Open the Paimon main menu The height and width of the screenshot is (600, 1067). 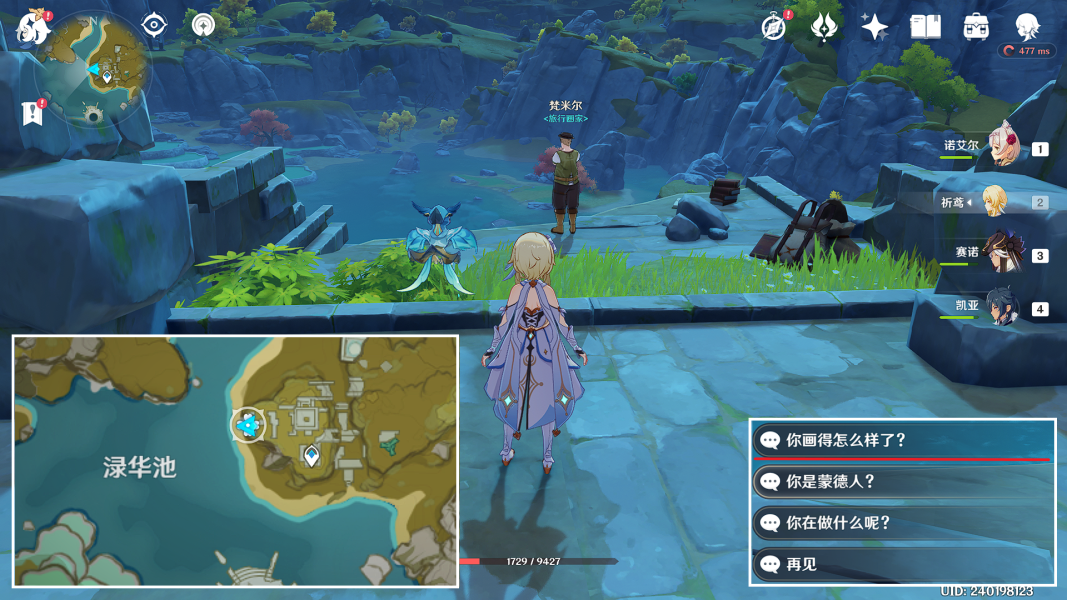pyautogui.click(x=33, y=27)
